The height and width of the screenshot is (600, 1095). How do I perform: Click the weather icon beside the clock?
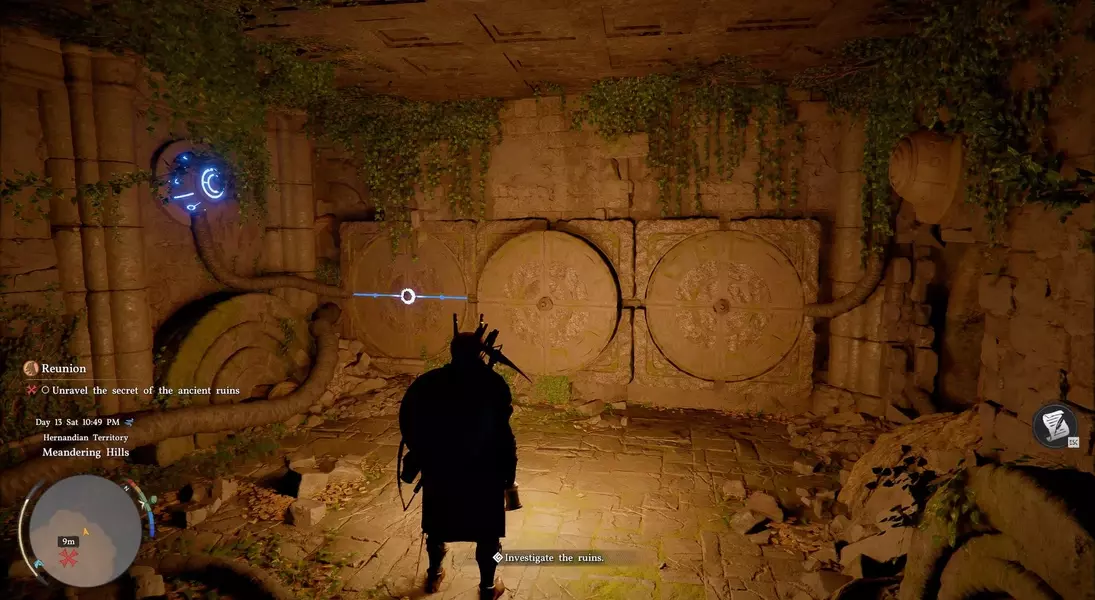[x=129, y=422]
